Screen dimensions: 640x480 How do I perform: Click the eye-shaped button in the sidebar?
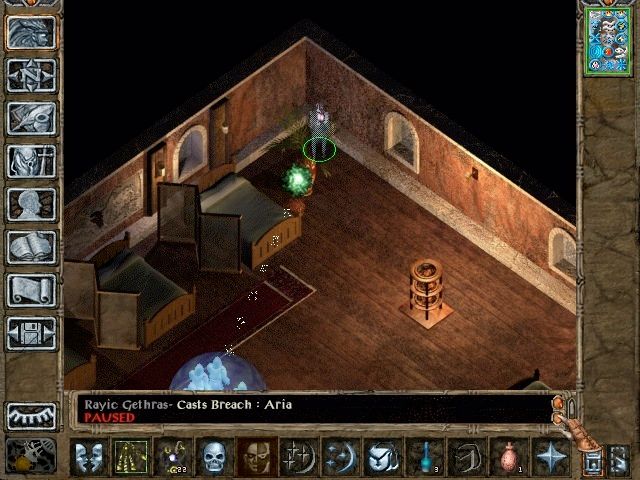click(31, 415)
